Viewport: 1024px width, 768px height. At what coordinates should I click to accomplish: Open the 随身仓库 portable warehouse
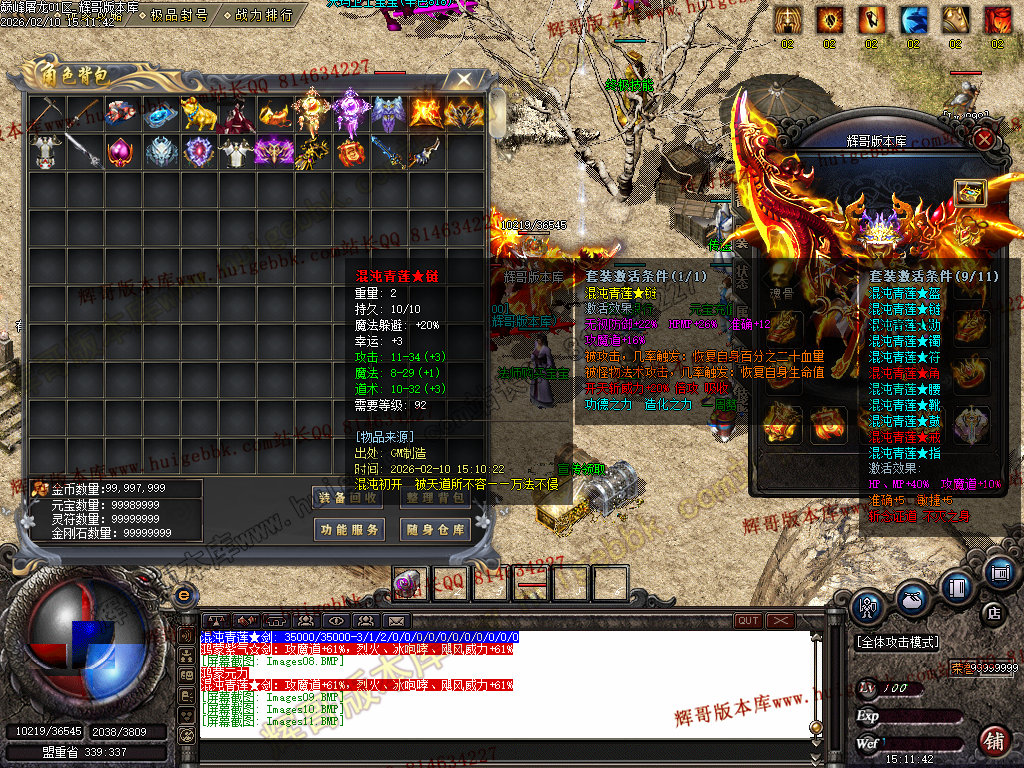point(435,530)
